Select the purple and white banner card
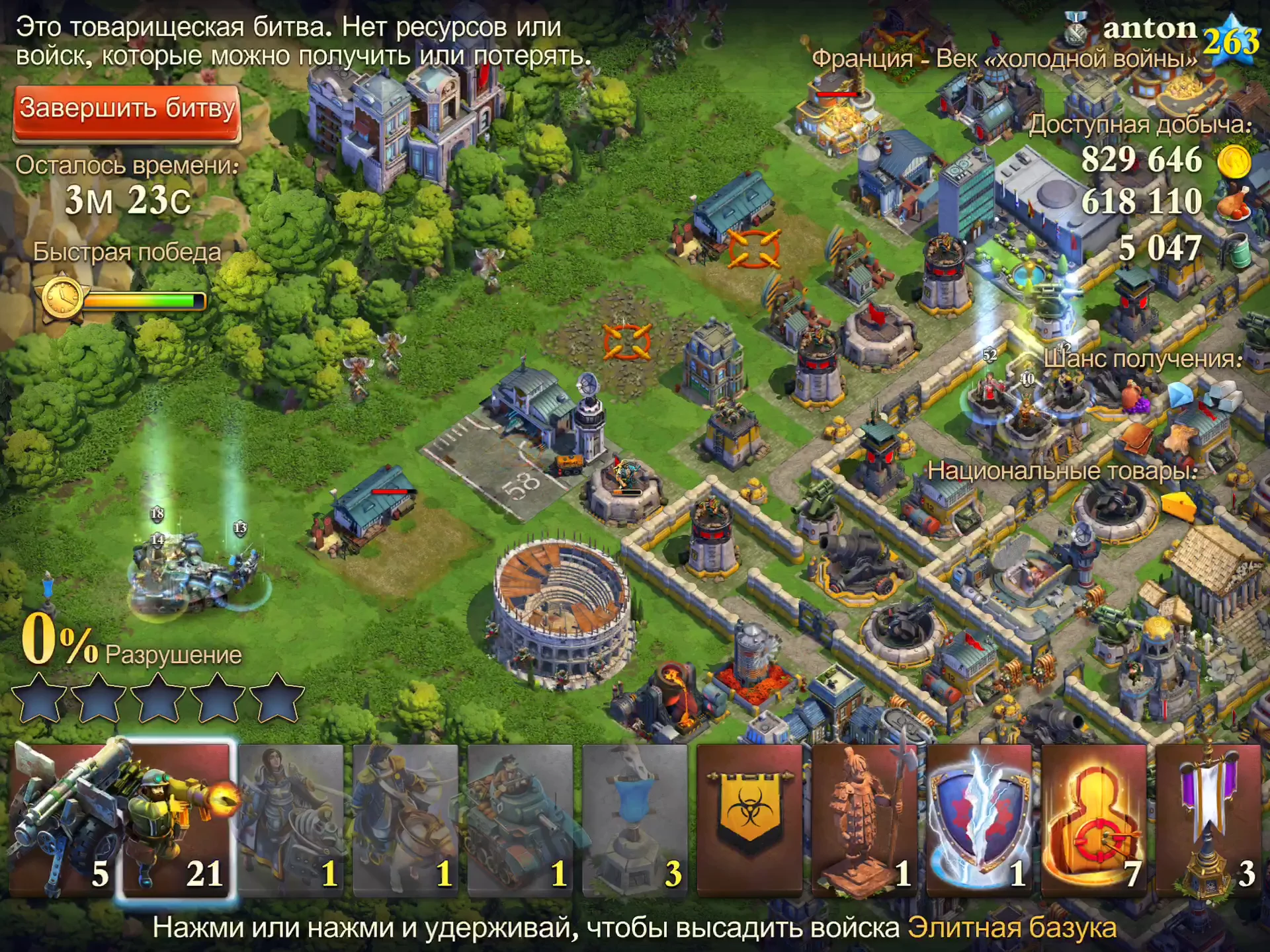1270x952 pixels. 1208,820
